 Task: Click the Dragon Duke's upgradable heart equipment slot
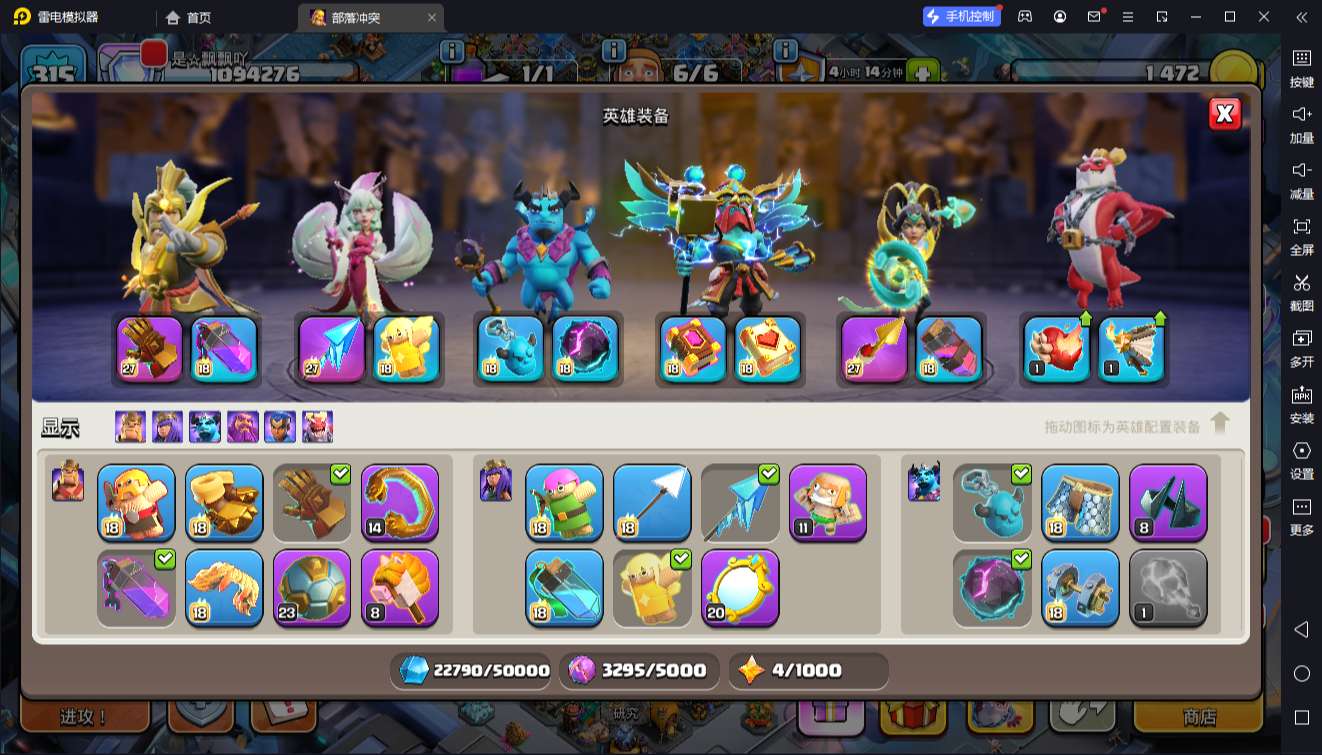click(1057, 350)
